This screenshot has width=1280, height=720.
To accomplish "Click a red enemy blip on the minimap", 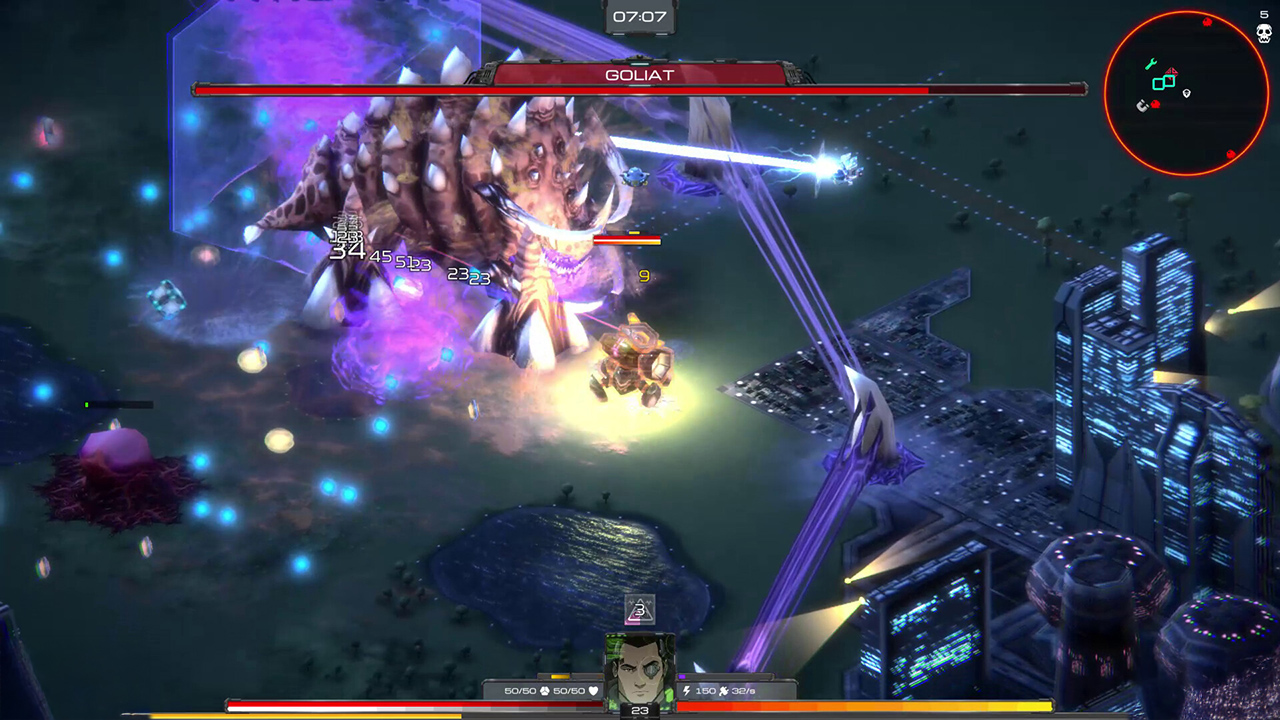I will [x=1207, y=21].
